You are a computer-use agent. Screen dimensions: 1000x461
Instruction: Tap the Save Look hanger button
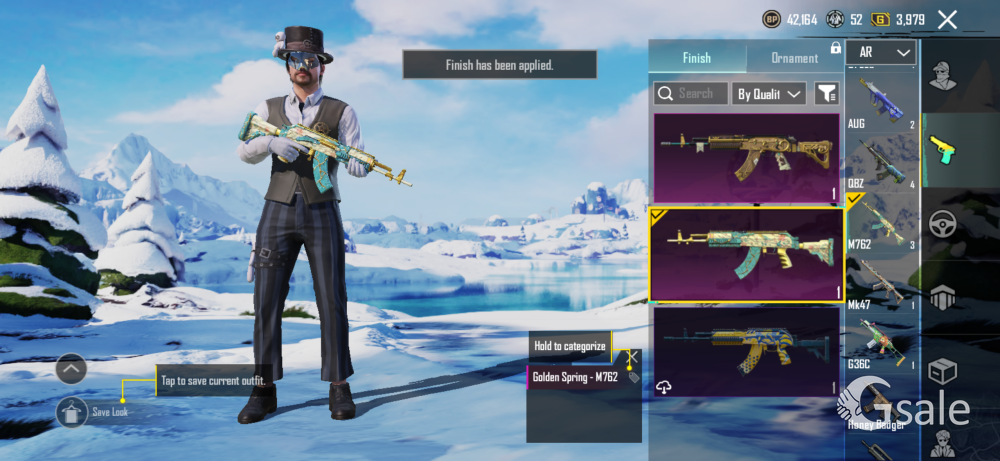tap(71, 411)
